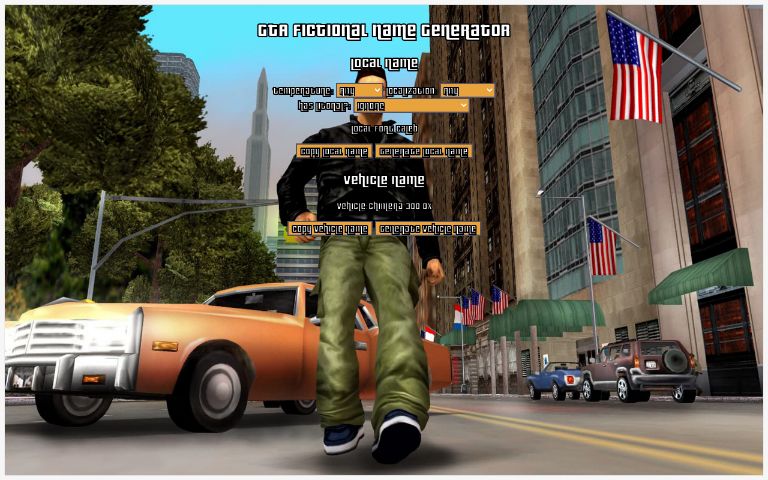Open the Localization dropdown
The image size is (768, 480).
[x=467, y=91]
